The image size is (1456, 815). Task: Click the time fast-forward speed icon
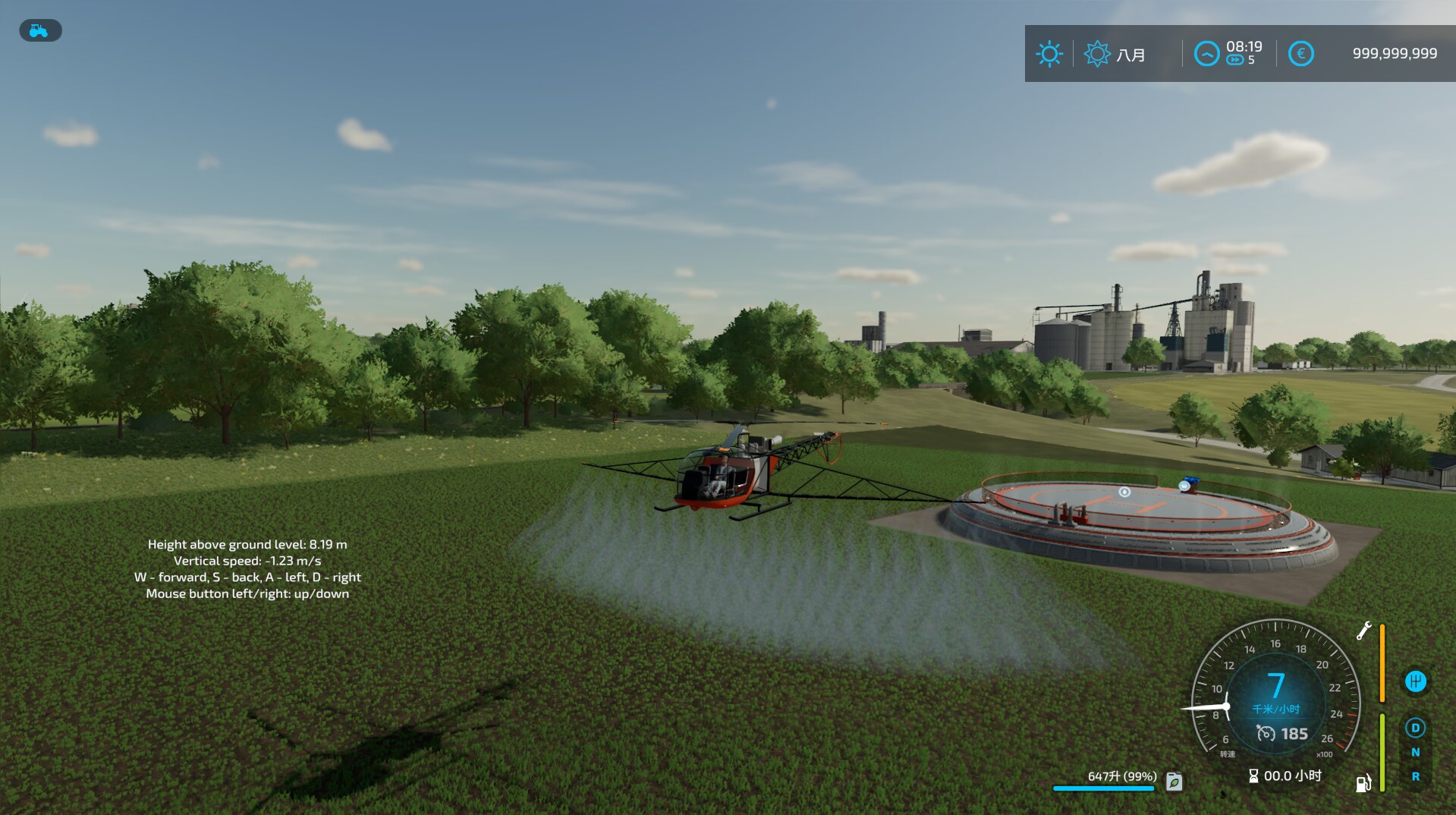[1237, 59]
